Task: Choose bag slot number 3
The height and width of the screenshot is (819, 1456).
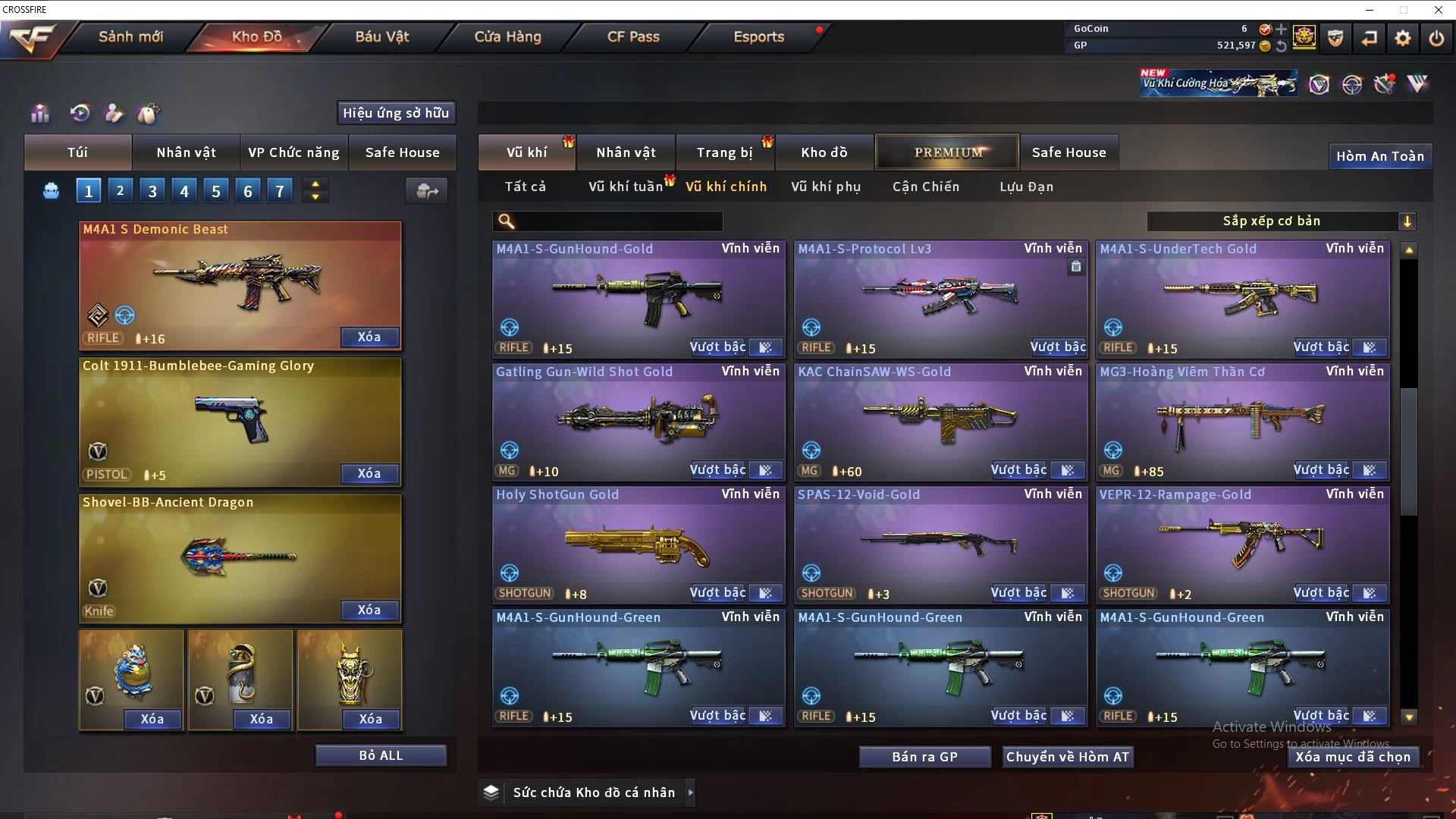Action: (152, 191)
